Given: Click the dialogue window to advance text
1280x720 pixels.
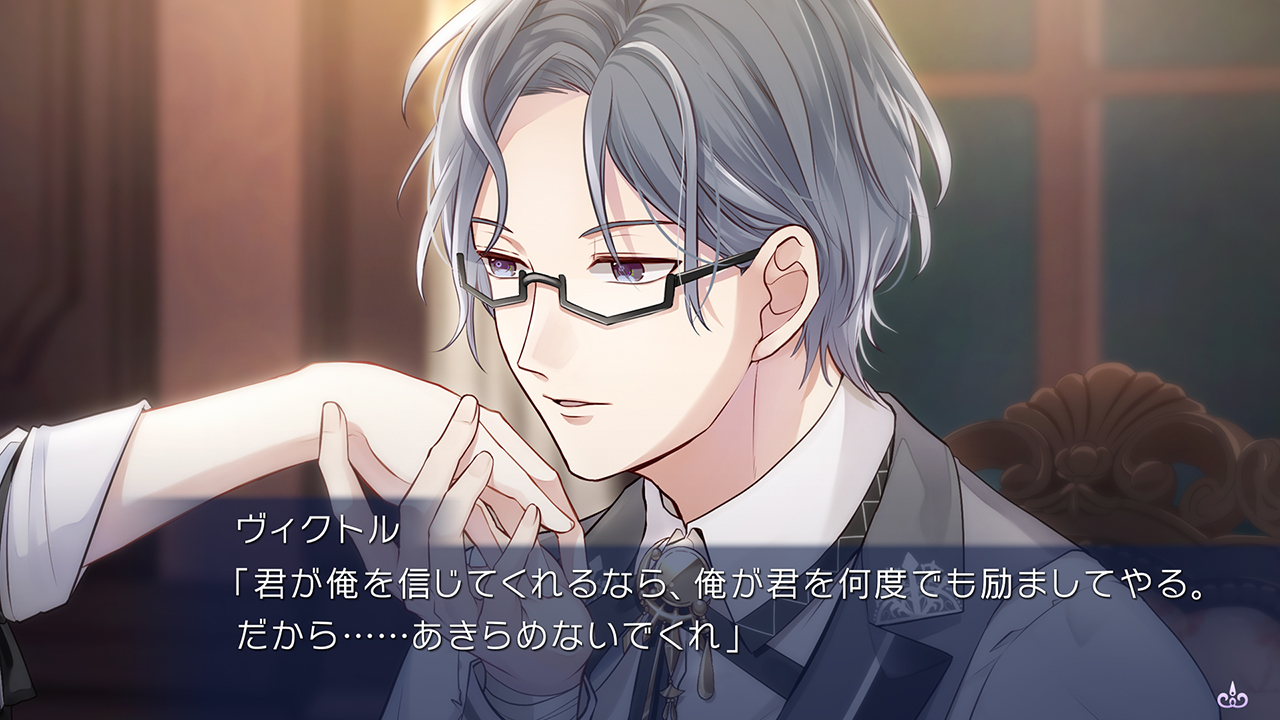Looking at the screenshot, I should coord(640,610).
